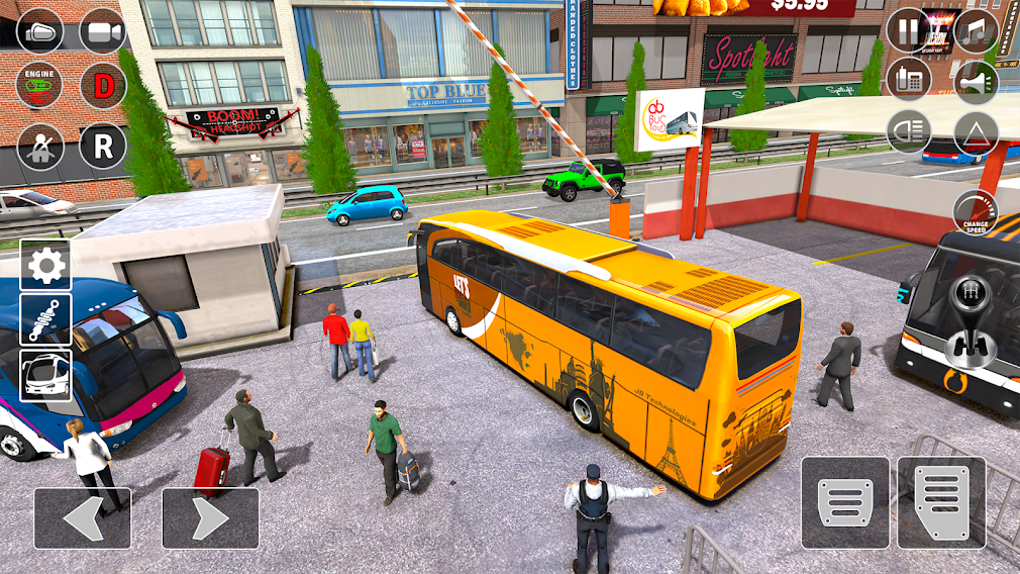
Task: Activate the hazard triangle lights
Action: [975, 133]
